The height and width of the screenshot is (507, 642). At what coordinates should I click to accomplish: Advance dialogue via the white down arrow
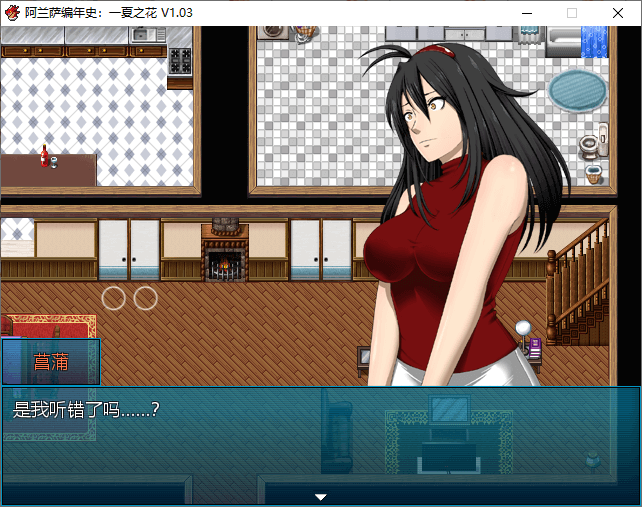(x=321, y=496)
